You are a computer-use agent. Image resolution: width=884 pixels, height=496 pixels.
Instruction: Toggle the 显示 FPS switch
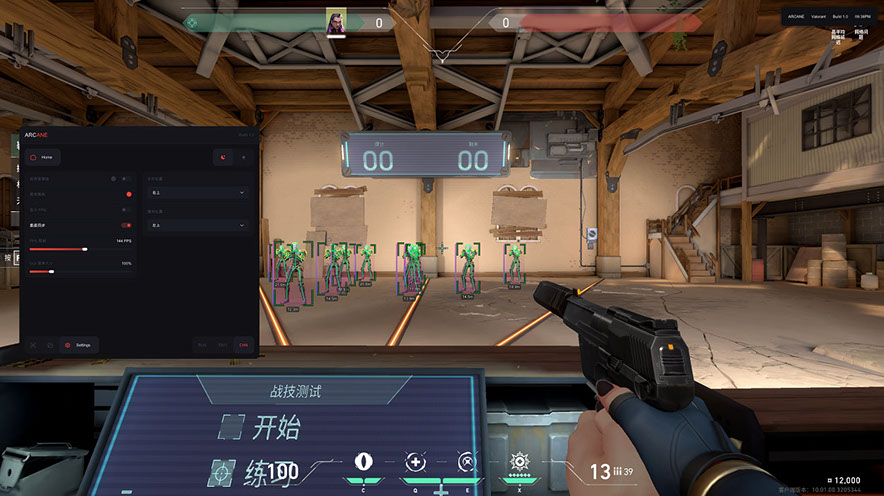coord(127,209)
